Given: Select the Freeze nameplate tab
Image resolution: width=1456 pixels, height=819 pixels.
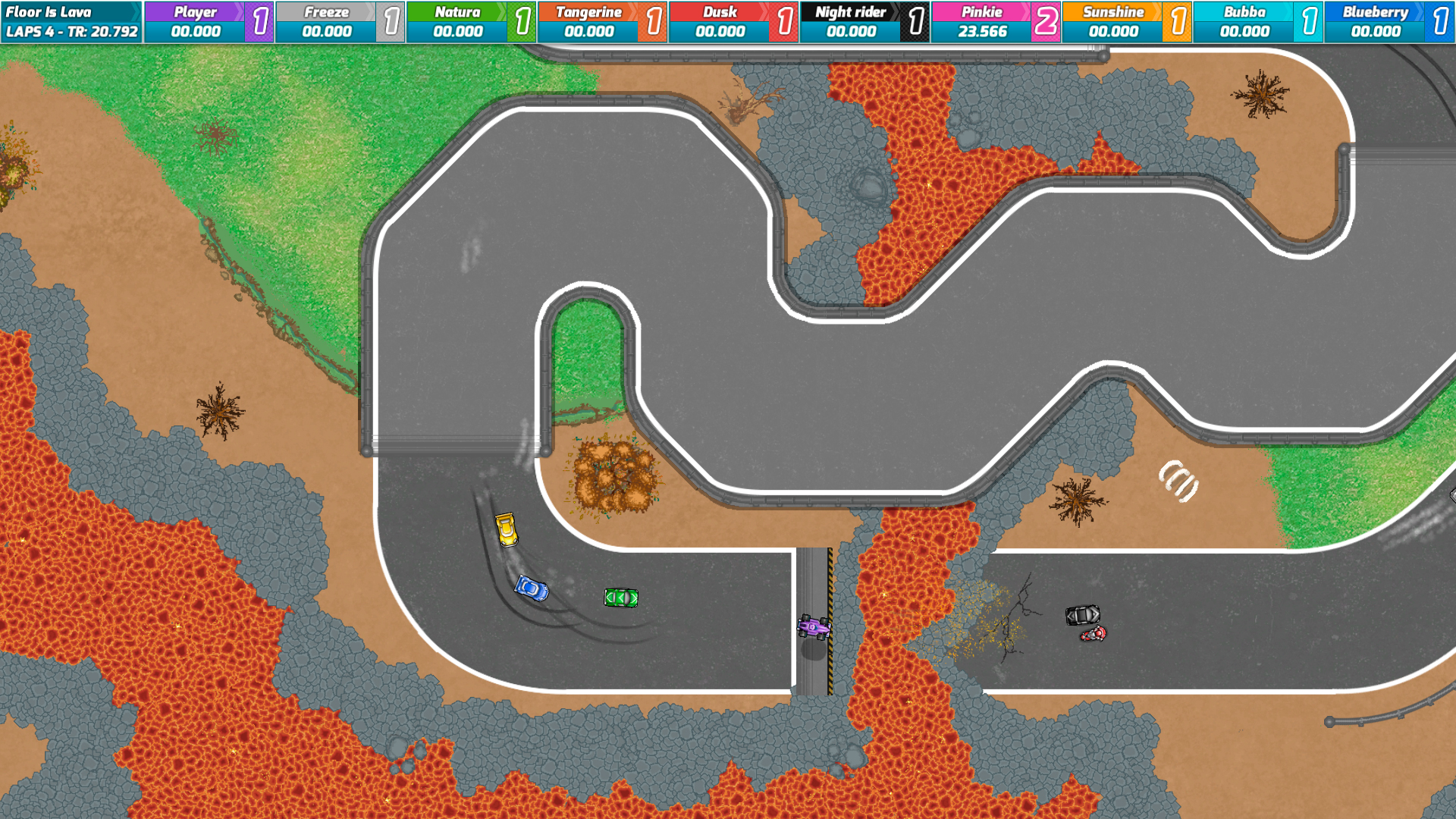Looking at the screenshot, I should (326, 12).
